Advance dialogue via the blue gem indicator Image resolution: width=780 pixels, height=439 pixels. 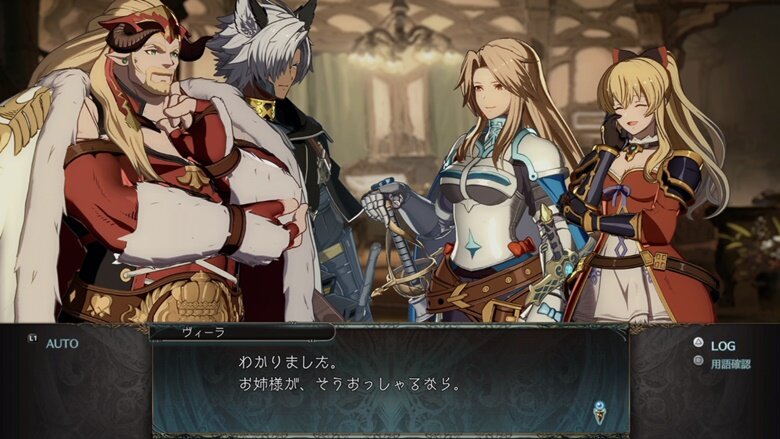click(x=599, y=409)
